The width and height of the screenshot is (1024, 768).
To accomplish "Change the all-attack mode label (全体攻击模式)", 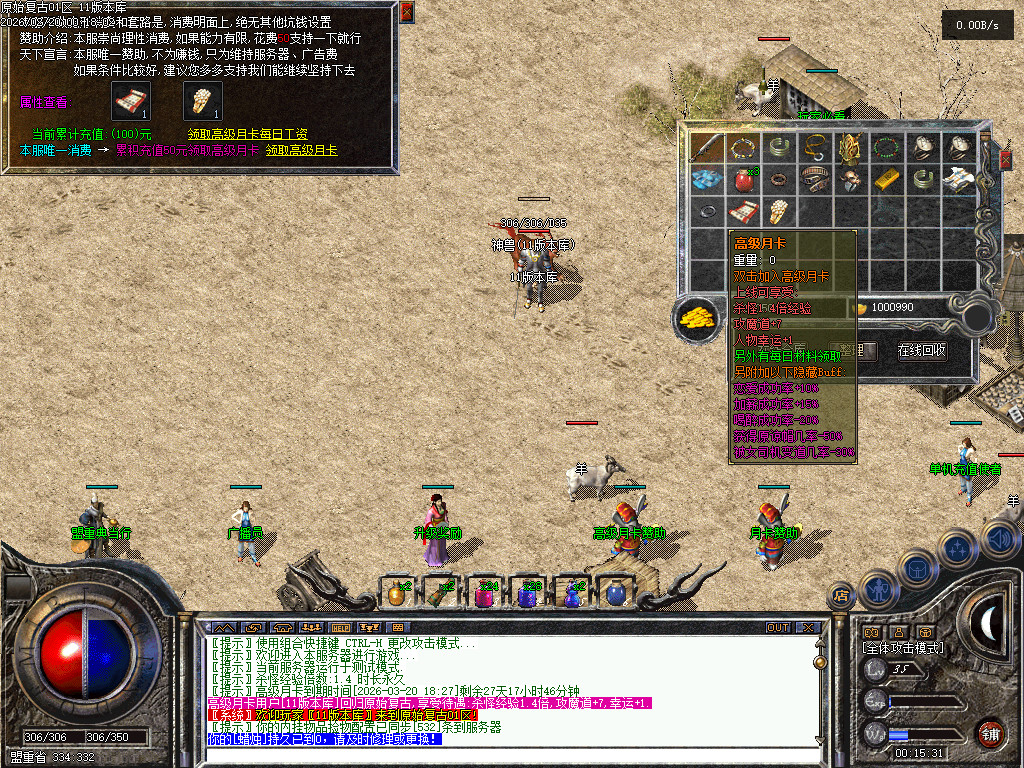I will coord(902,648).
